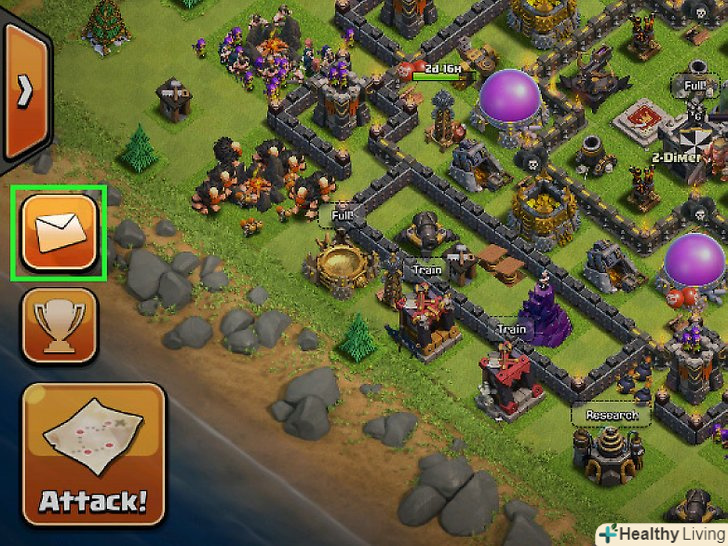
Task: Open the envelope messages inbox
Action: 58,233
